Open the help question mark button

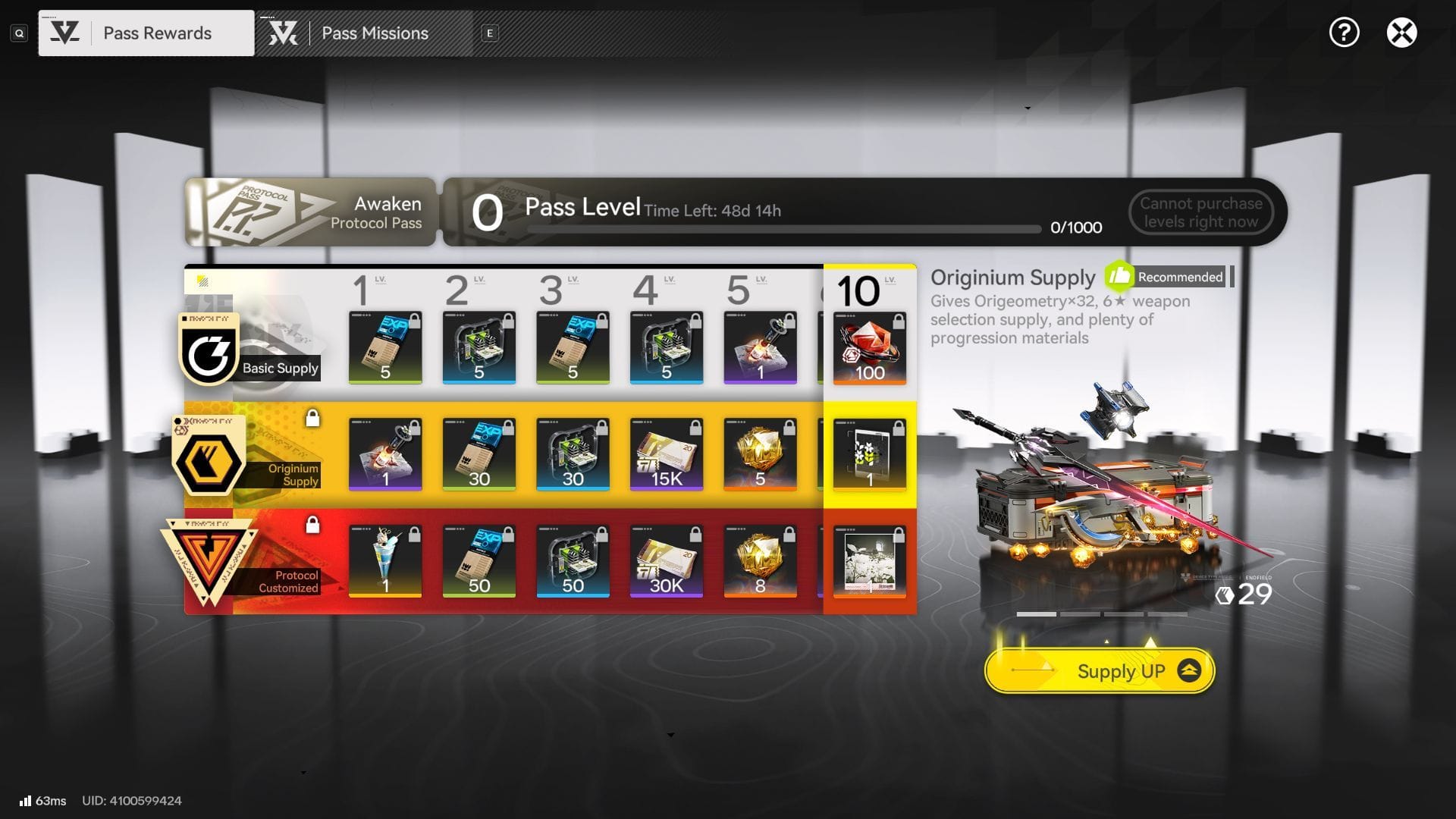(x=1344, y=33)
